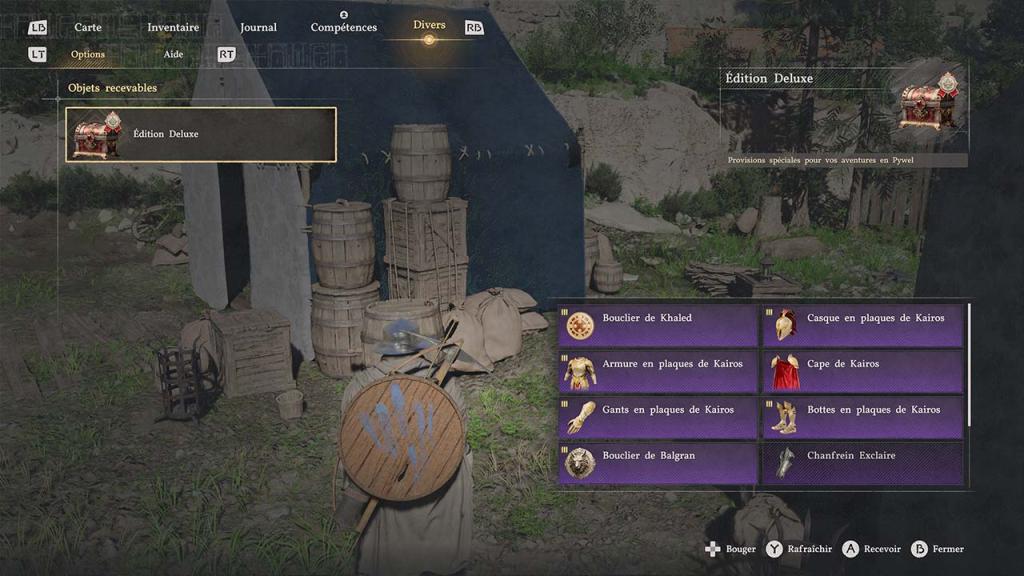
Task: Select the Chanfrein Exclaire item
Action: pyautogui.click(x=863, y=463)
